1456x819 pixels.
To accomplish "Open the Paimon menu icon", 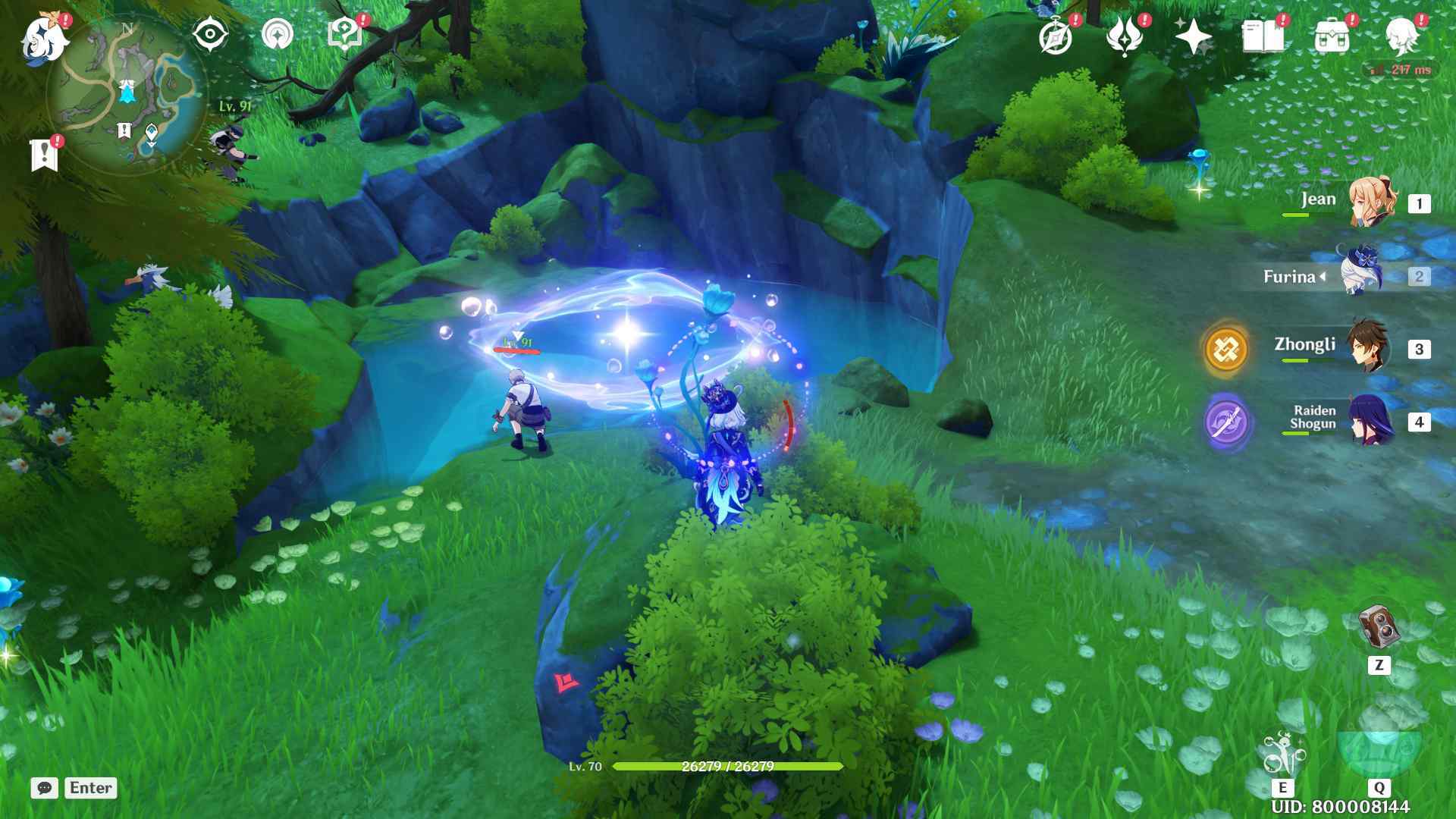I will pyautogui.click(x=44, y=38).
